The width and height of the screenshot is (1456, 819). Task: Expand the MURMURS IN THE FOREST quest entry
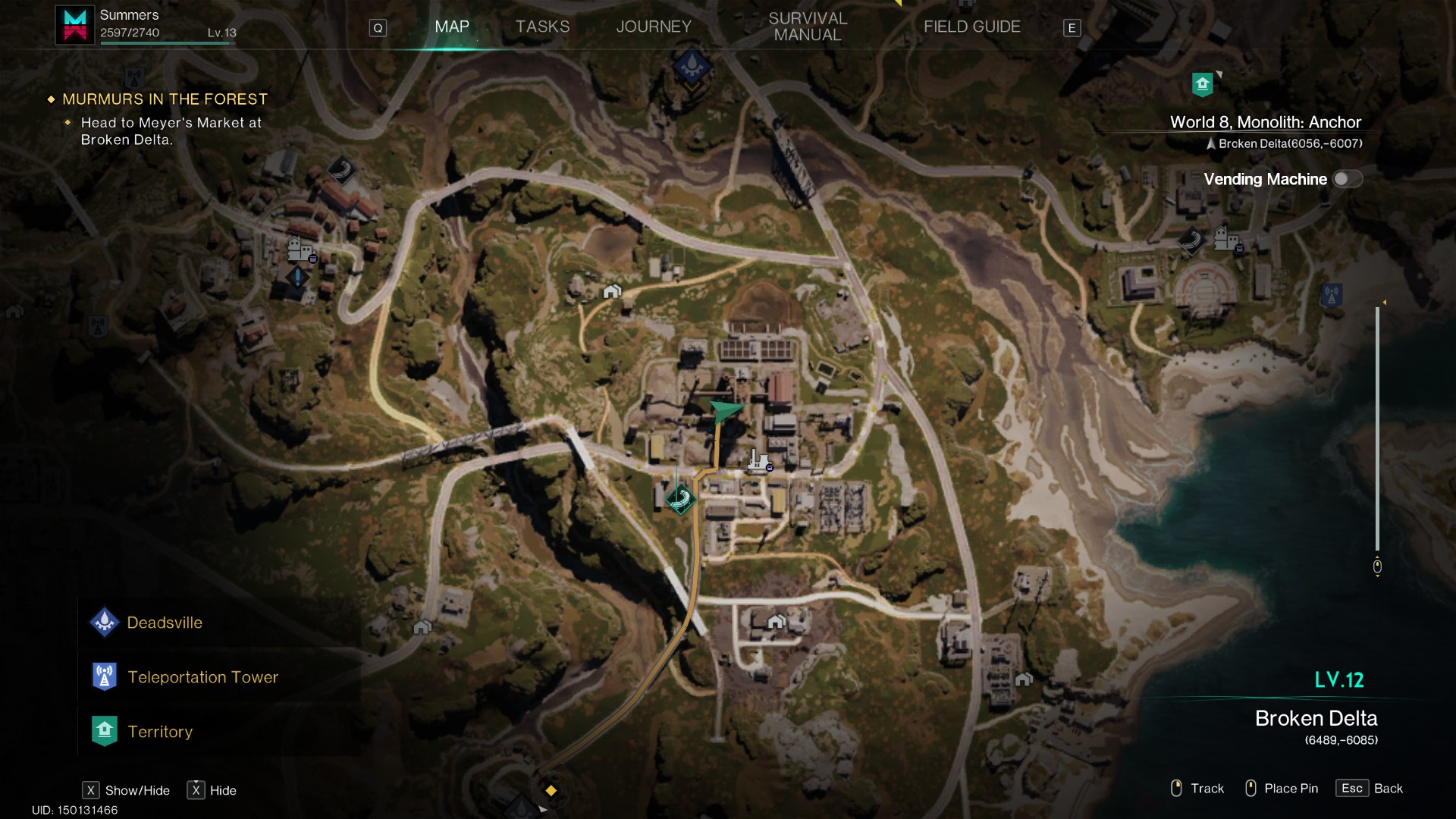point(165,99)
